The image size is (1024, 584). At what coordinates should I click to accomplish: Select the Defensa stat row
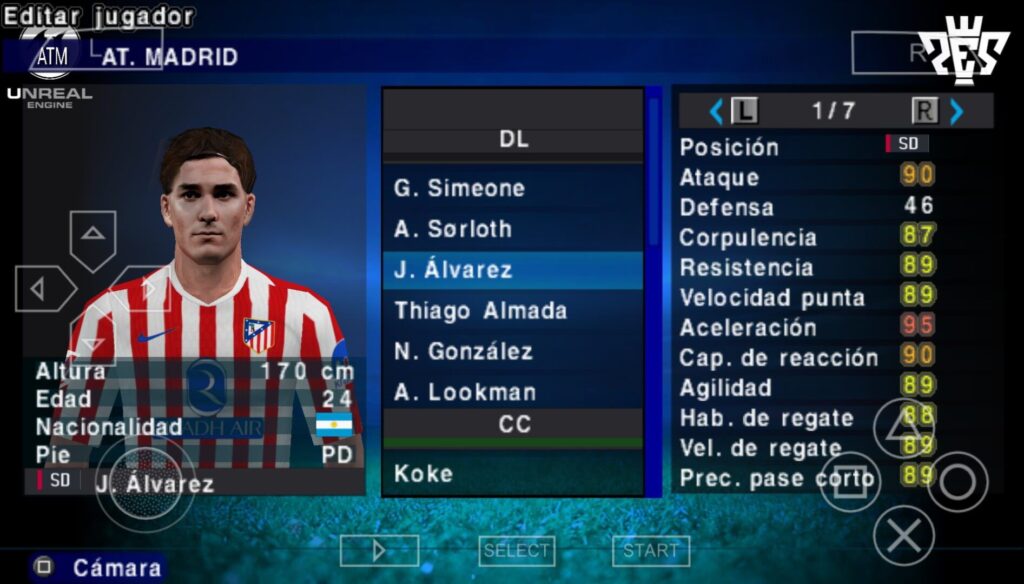806,207
